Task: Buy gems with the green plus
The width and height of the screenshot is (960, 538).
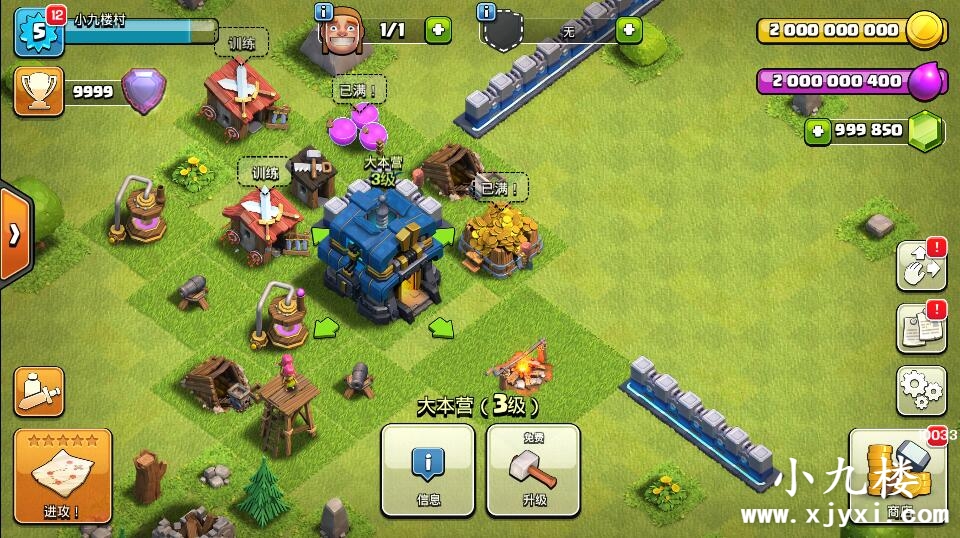Action: pos(819,130)
